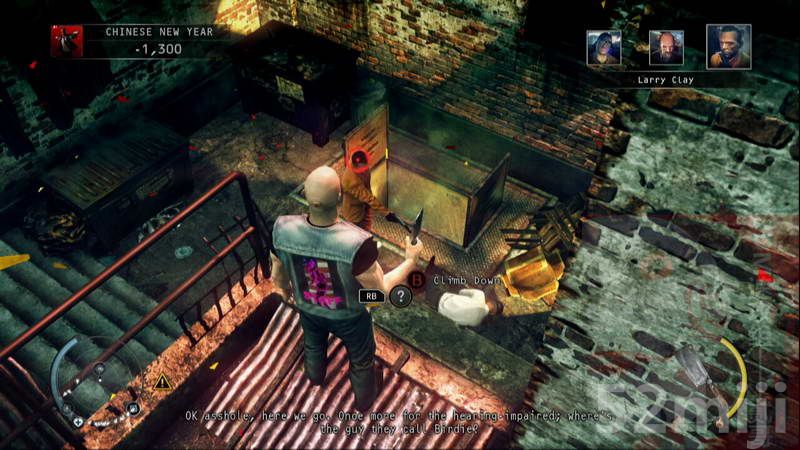
Task: Click the yellow warning triangle icon
Action: (x=160, y=381)
